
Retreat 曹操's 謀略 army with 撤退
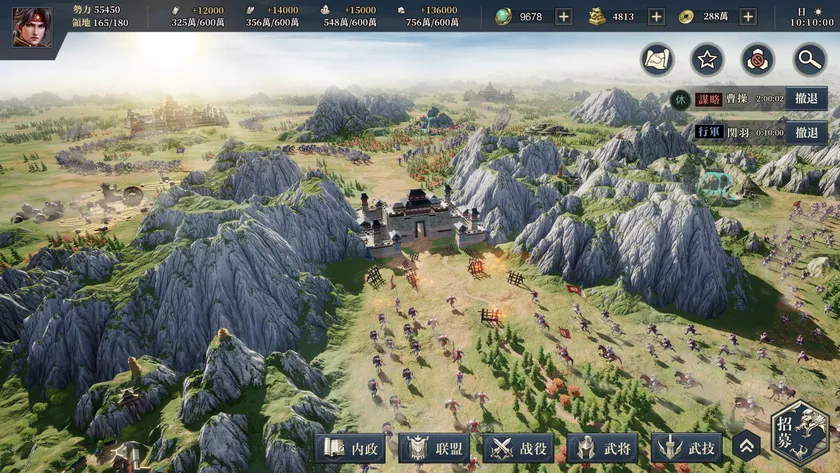click(806, 99)
